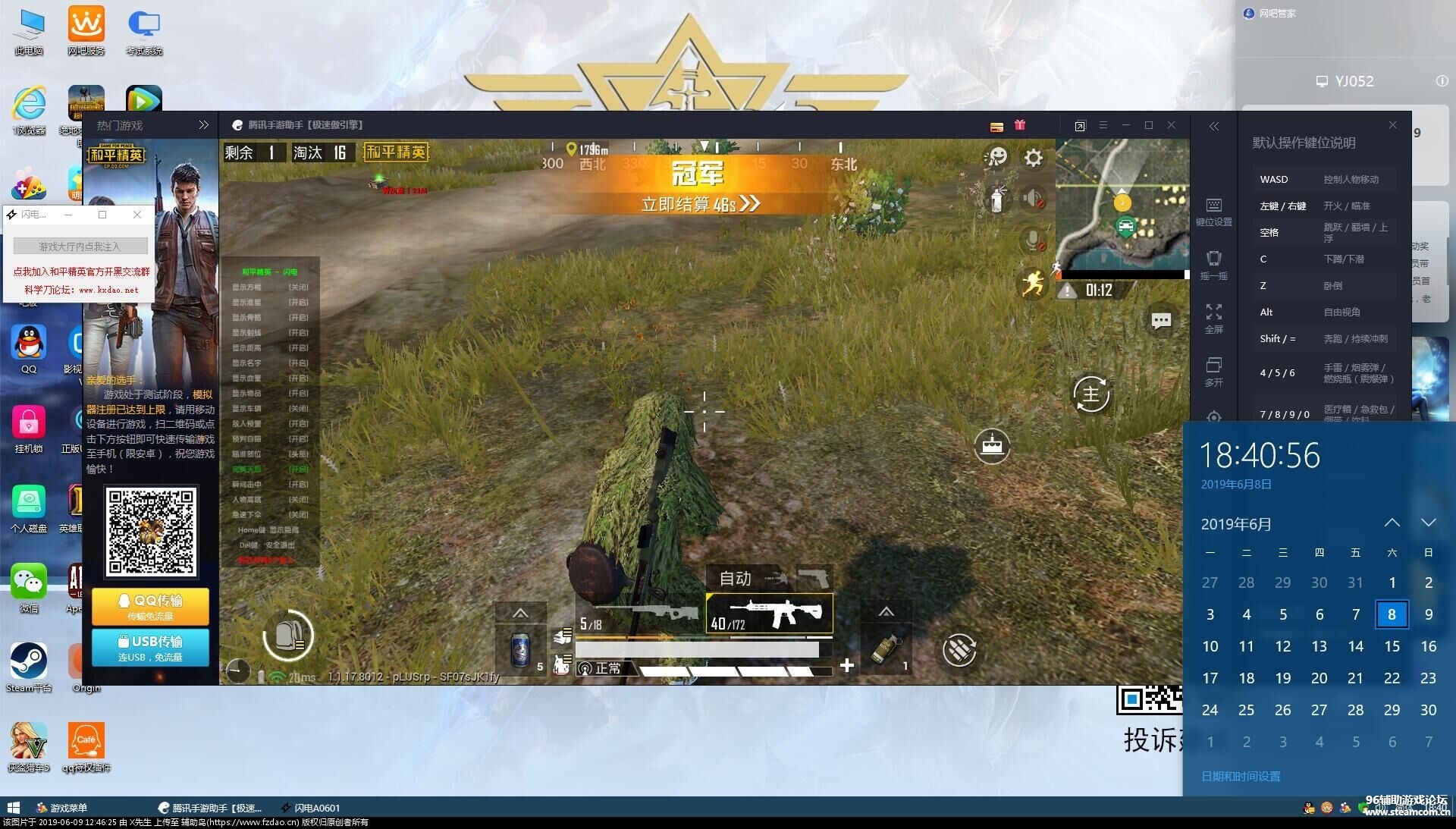Toggle the speaker volume icon

[x=1033, y=199]
